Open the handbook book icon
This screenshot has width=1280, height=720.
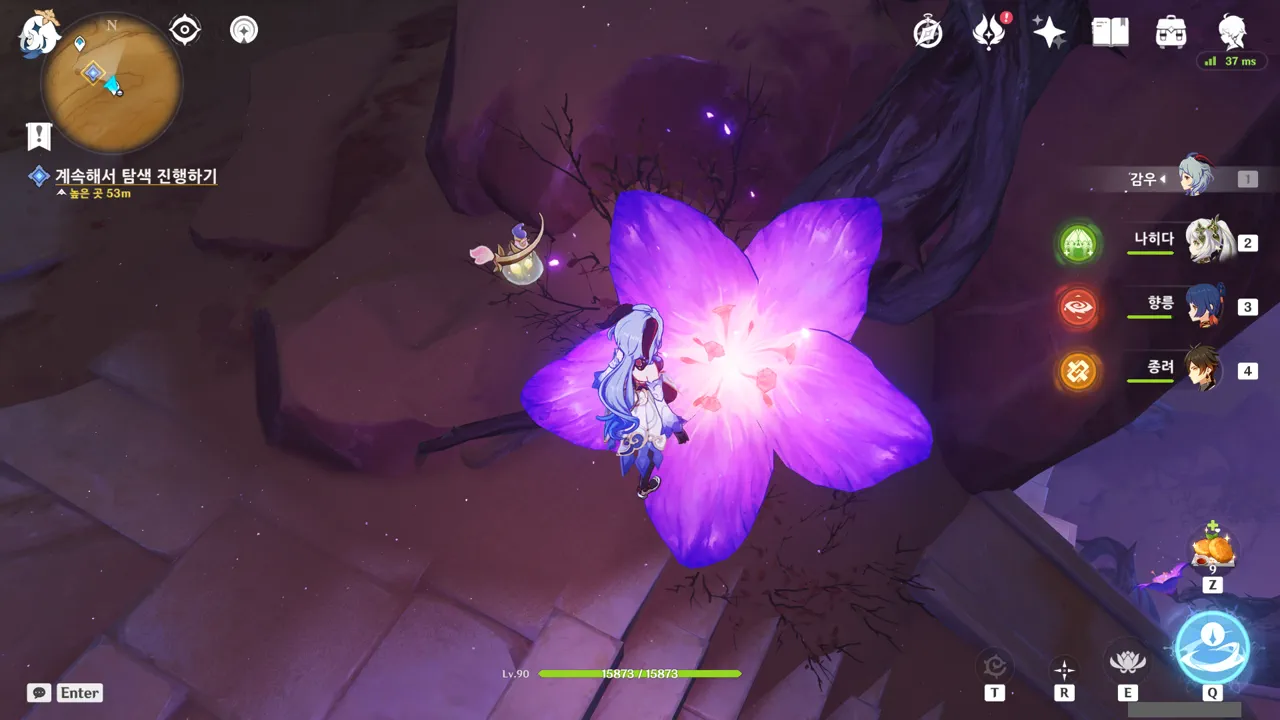point(1110,33)
